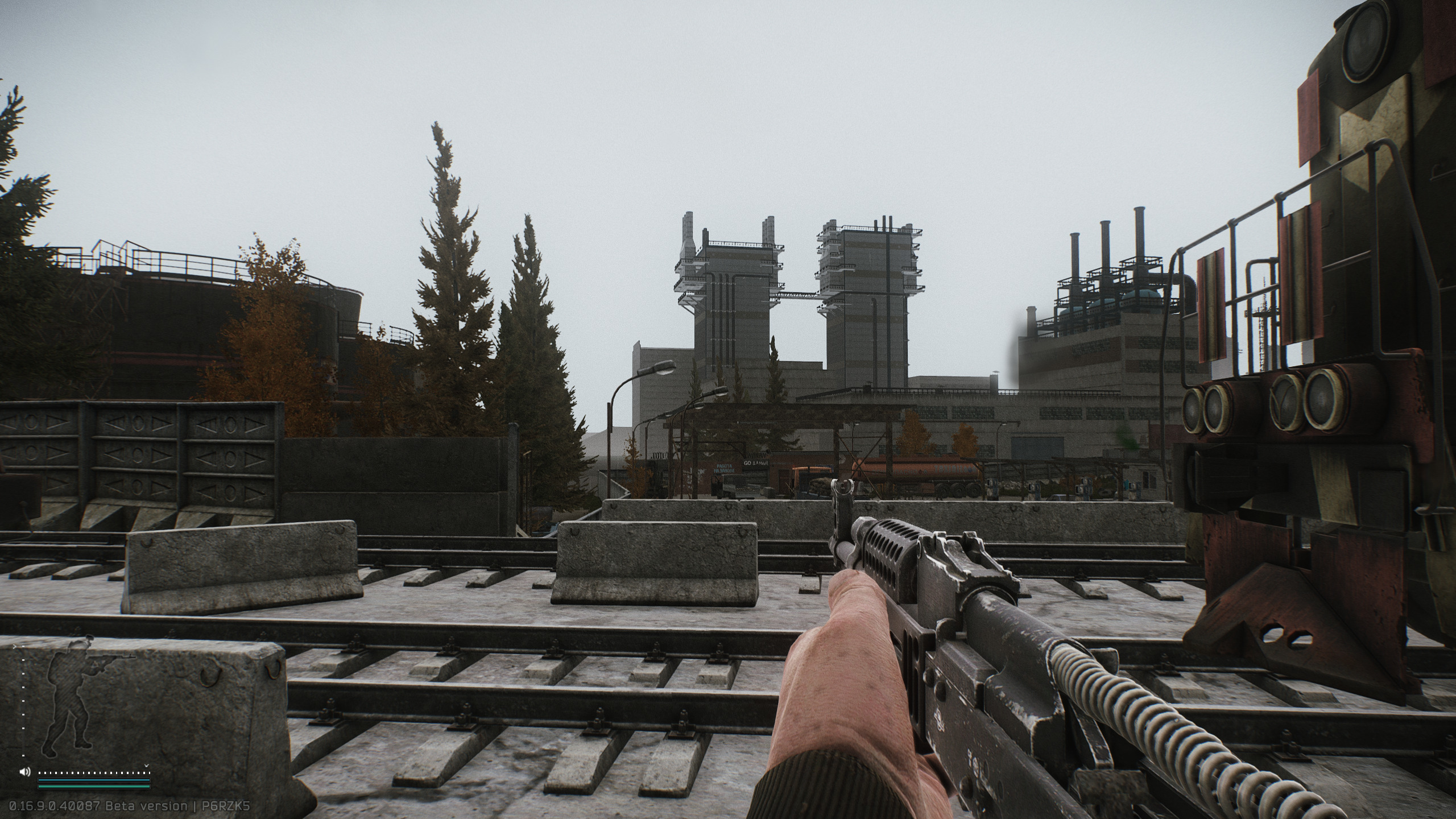Click the arrow marker atop the posture slider
This screenshot has height=819, width=1456.
tap(14, 647)
